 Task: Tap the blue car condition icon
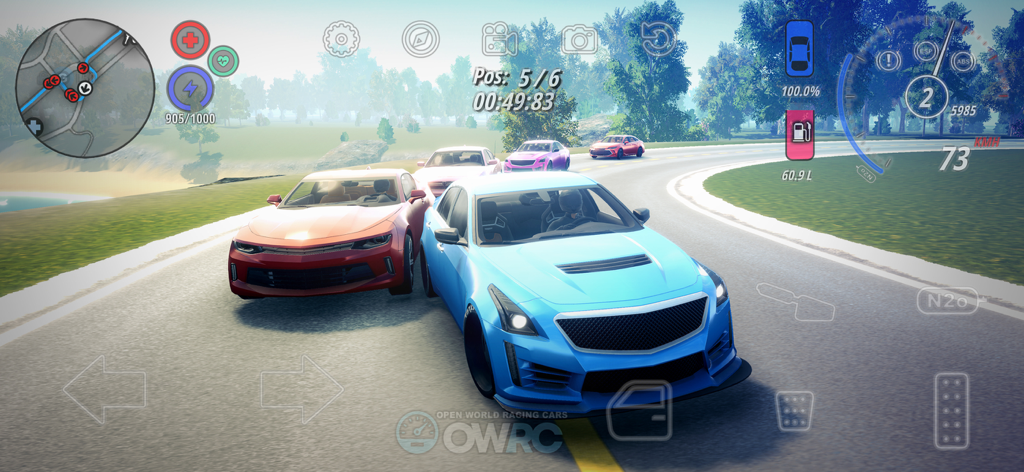click(x=799, y=48)
